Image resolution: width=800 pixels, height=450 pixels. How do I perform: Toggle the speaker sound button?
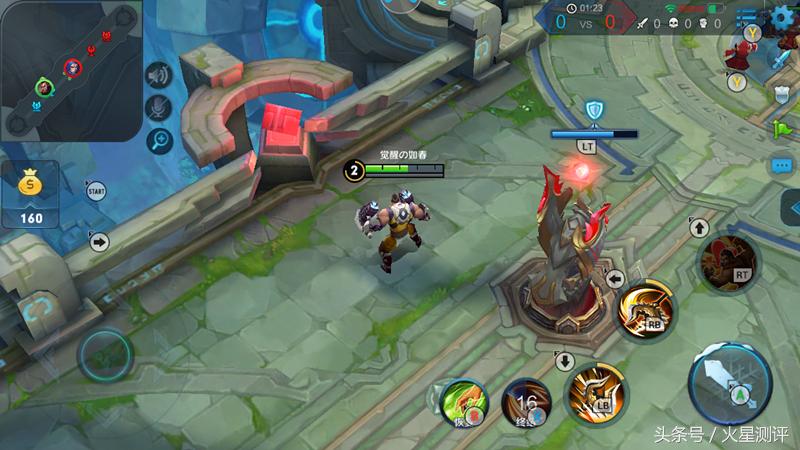click(159, 75)
